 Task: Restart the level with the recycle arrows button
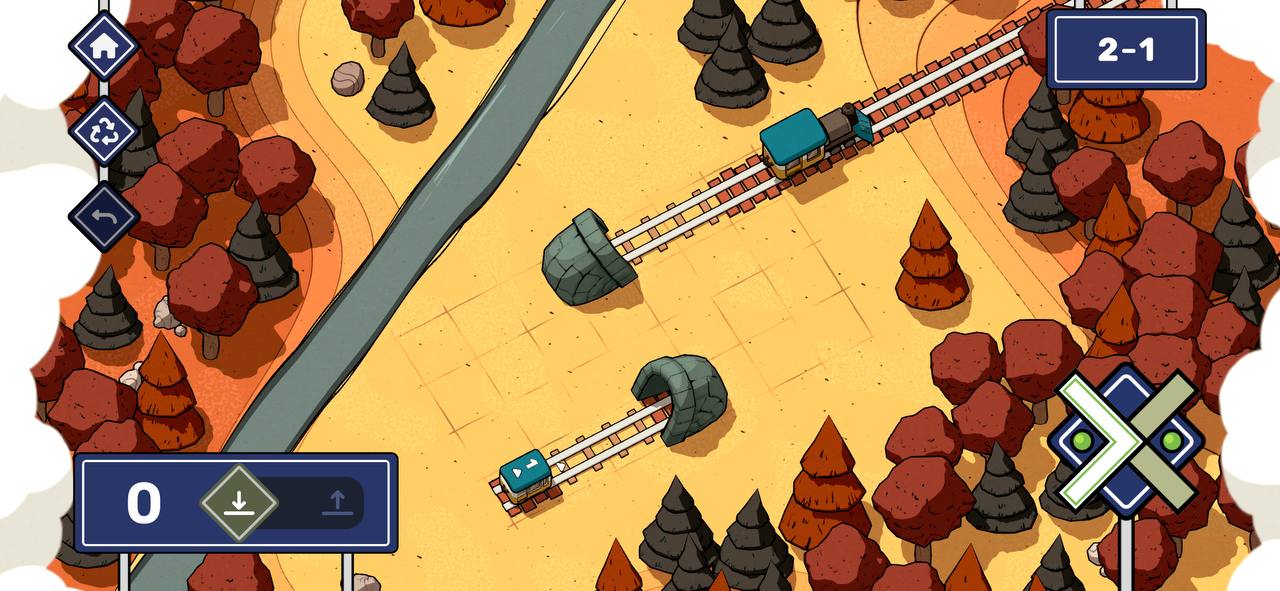[104, 131]
